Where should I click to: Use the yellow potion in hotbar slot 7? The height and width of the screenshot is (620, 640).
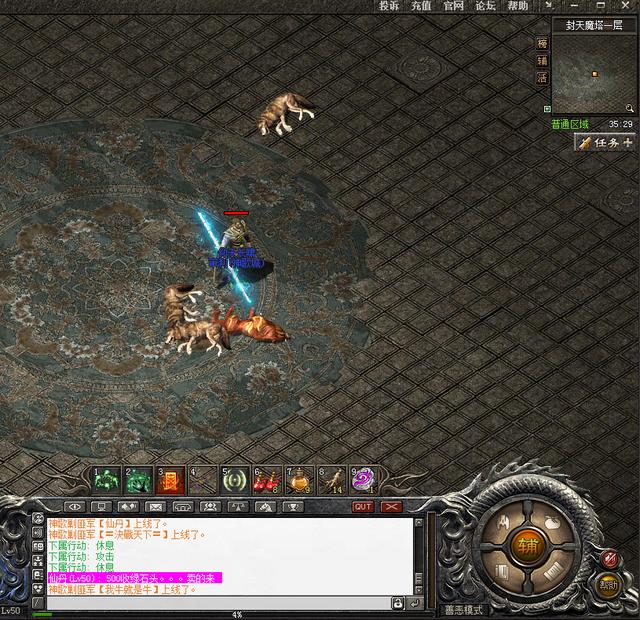[x=300, y=481]
